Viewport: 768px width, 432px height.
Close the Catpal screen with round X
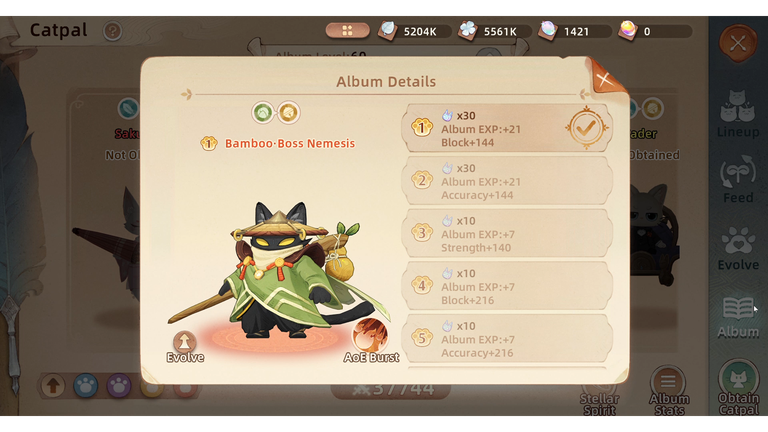coord(738,43)
